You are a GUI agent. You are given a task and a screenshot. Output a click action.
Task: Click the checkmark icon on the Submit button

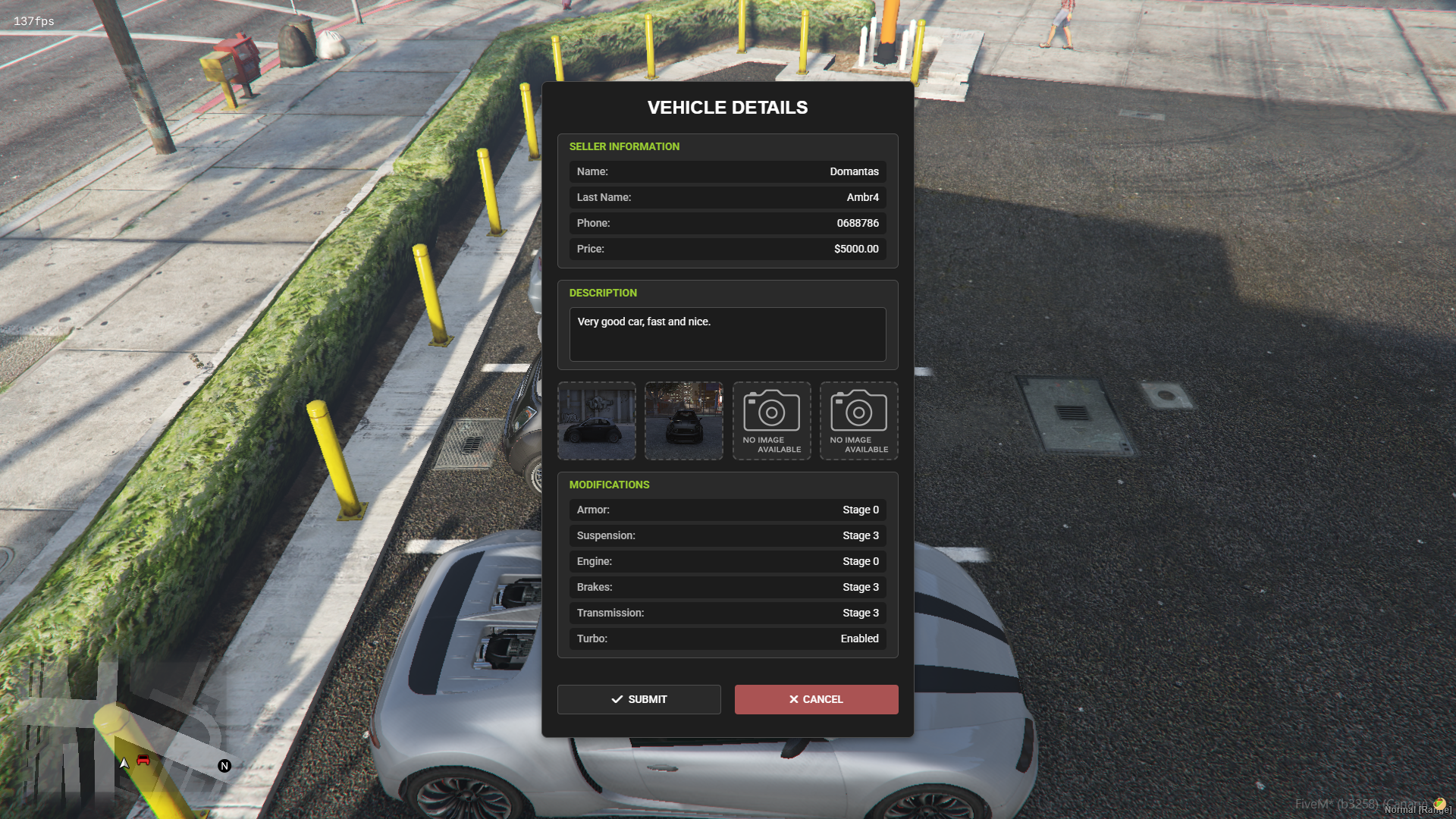coord(617,699)
